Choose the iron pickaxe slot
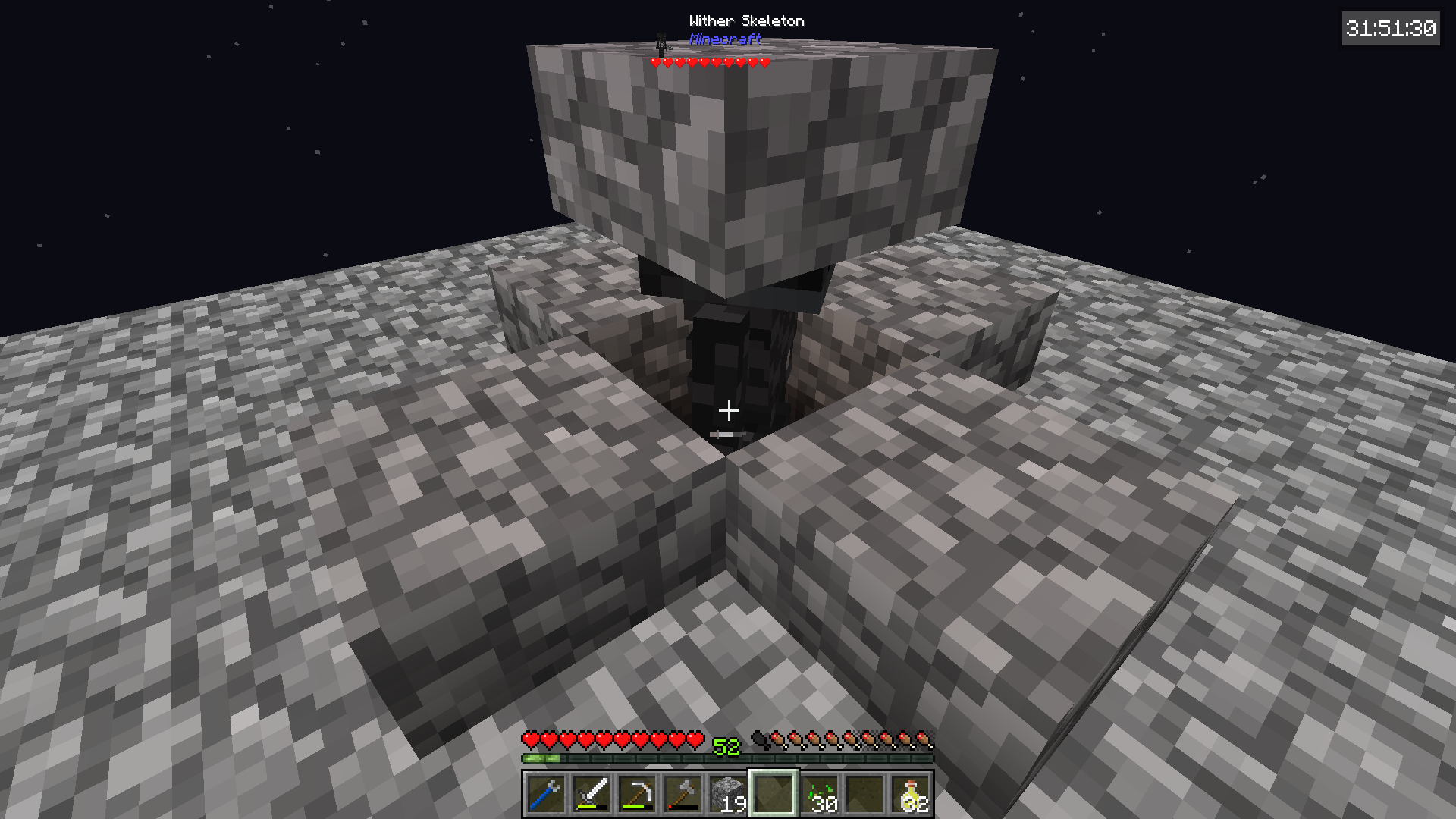 [636, 794]
